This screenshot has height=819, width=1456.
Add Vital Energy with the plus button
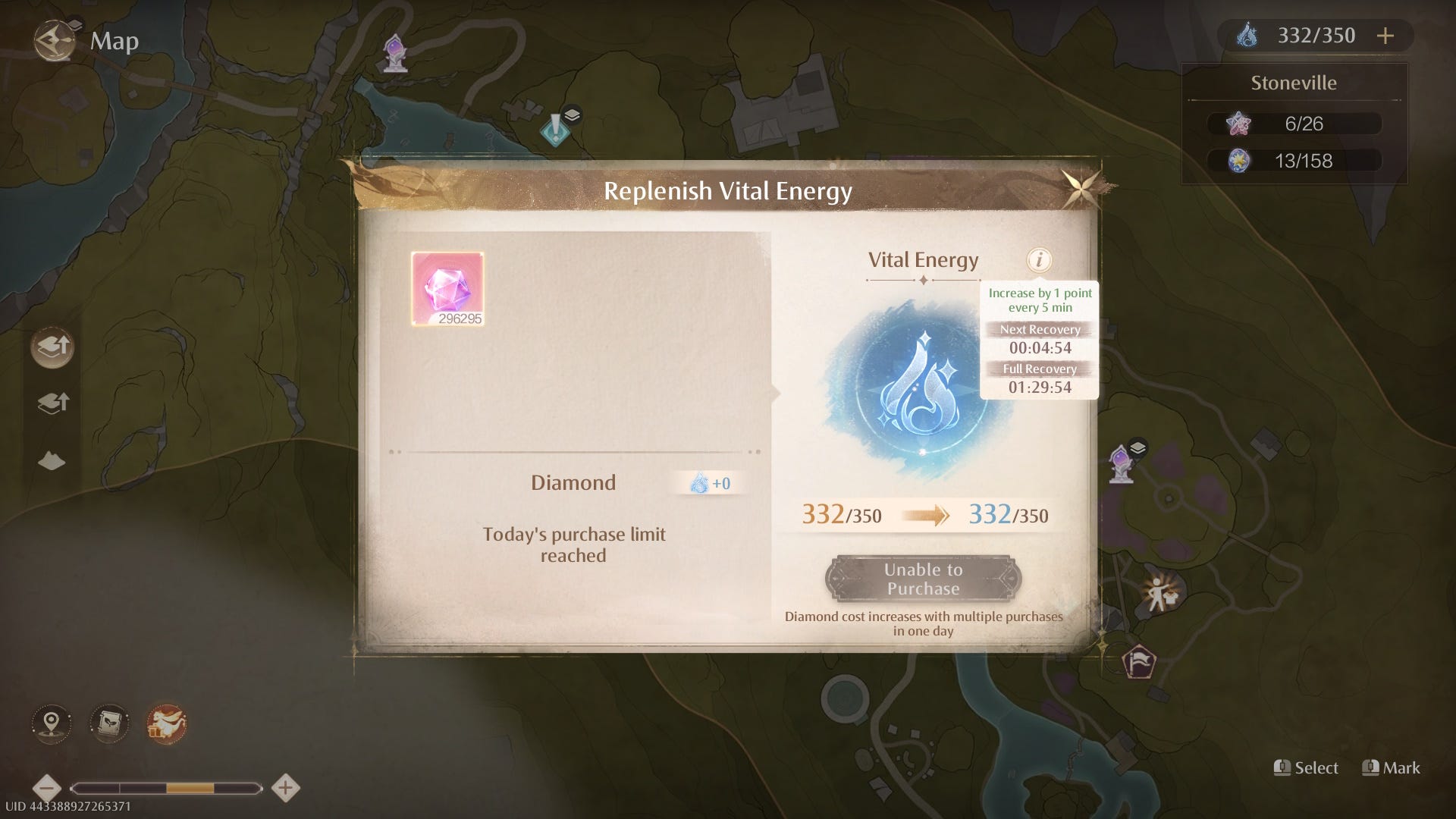coord(1385,36)
